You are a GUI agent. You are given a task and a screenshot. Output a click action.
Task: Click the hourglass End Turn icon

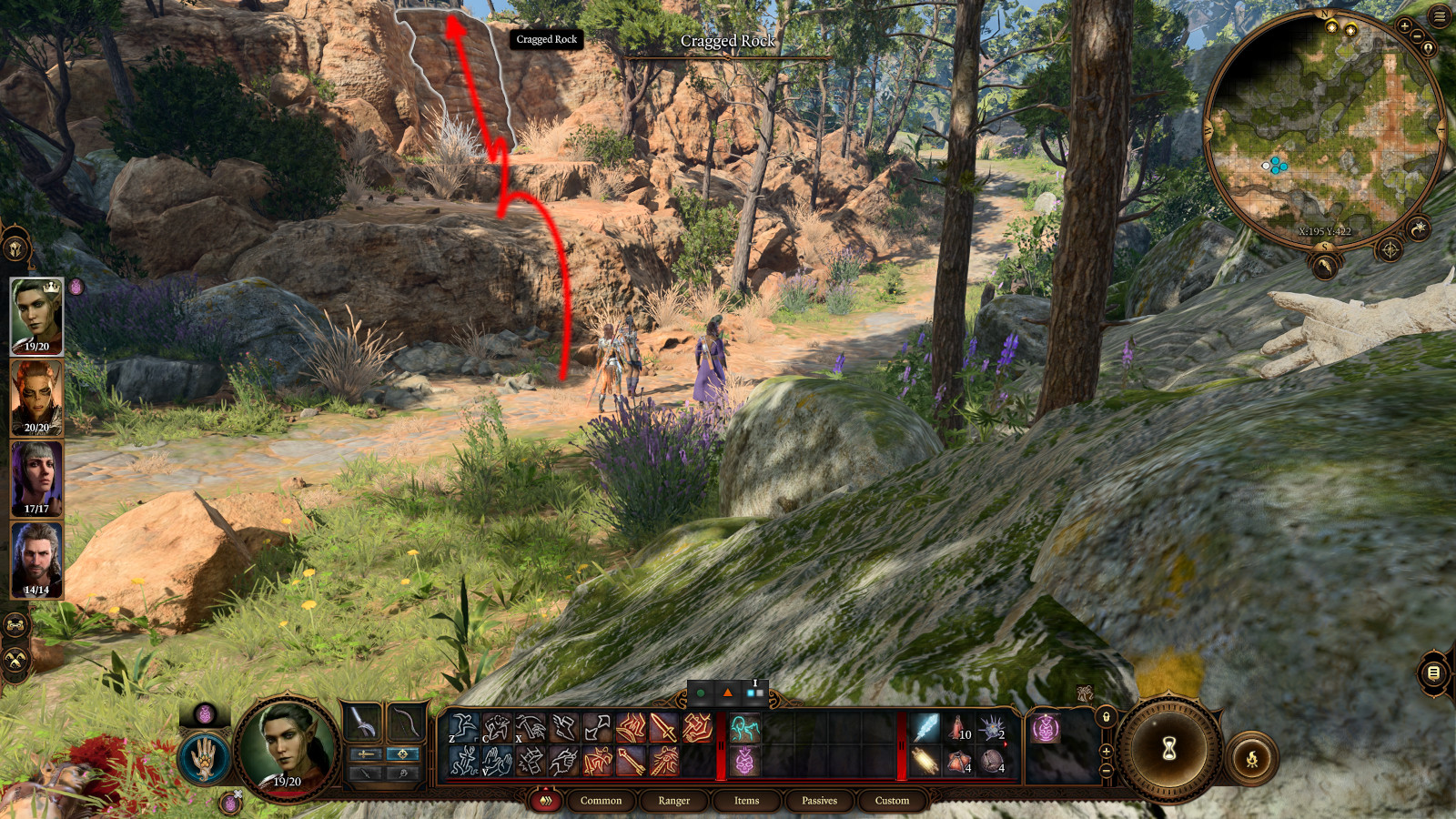click(1170, 748)
